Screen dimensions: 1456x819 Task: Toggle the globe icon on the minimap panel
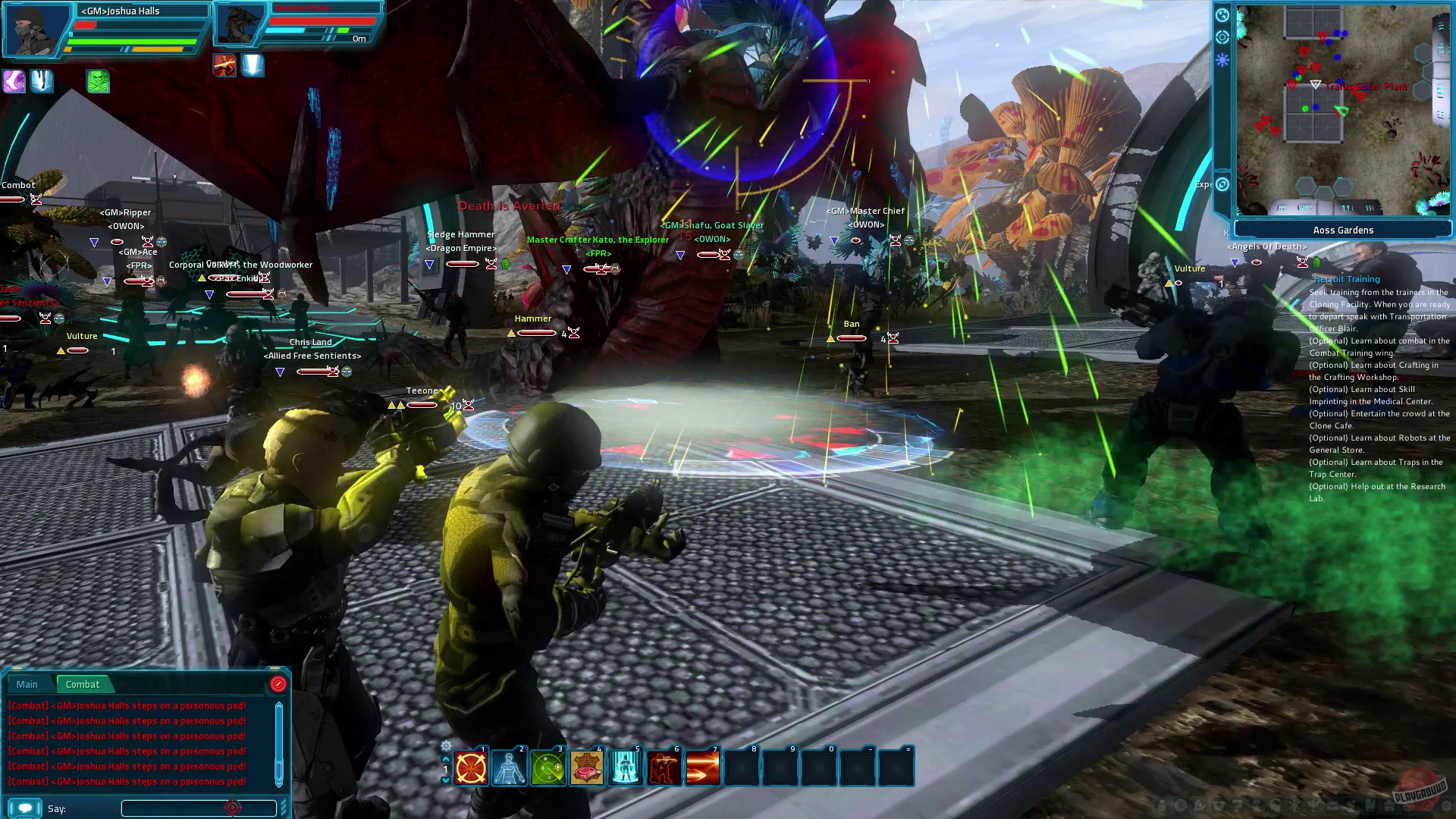pyautogui.click(x=1222, y=15)
